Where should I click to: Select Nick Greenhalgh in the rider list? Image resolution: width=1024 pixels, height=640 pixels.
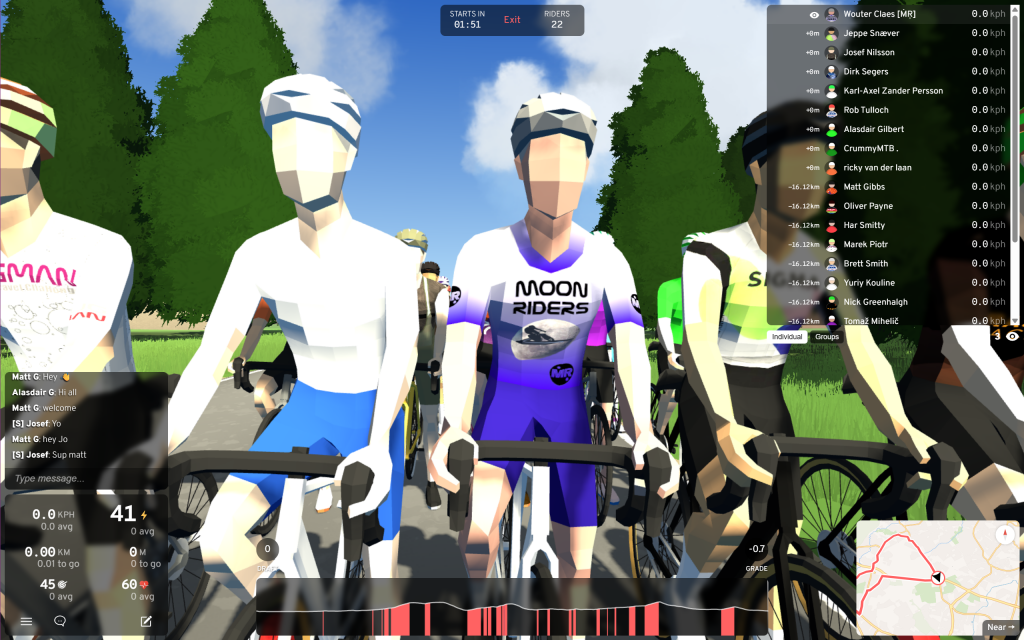[875, 302]
